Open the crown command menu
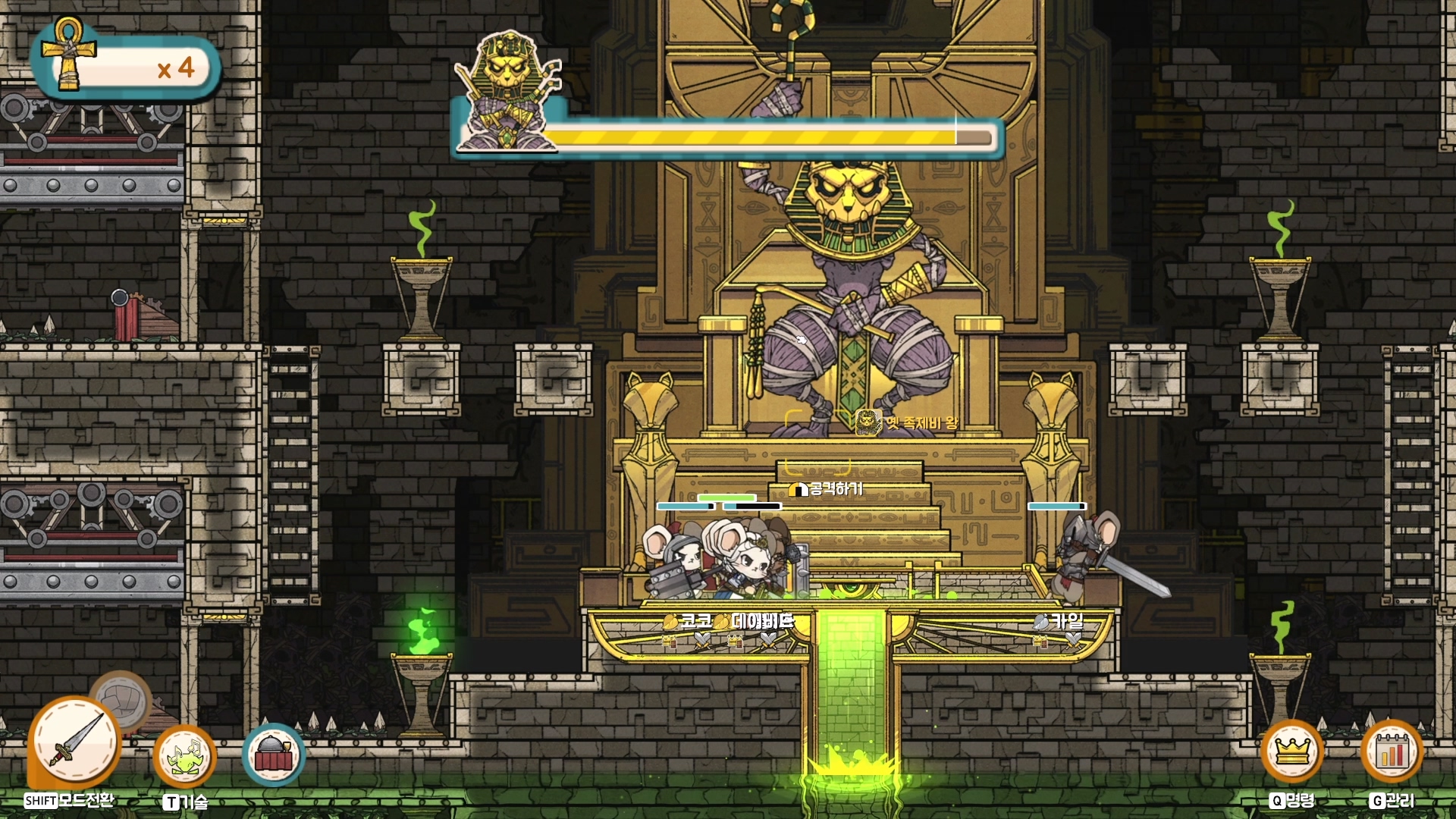The height and width of the screenshot is (819, 1456). tap(1292, 752)
